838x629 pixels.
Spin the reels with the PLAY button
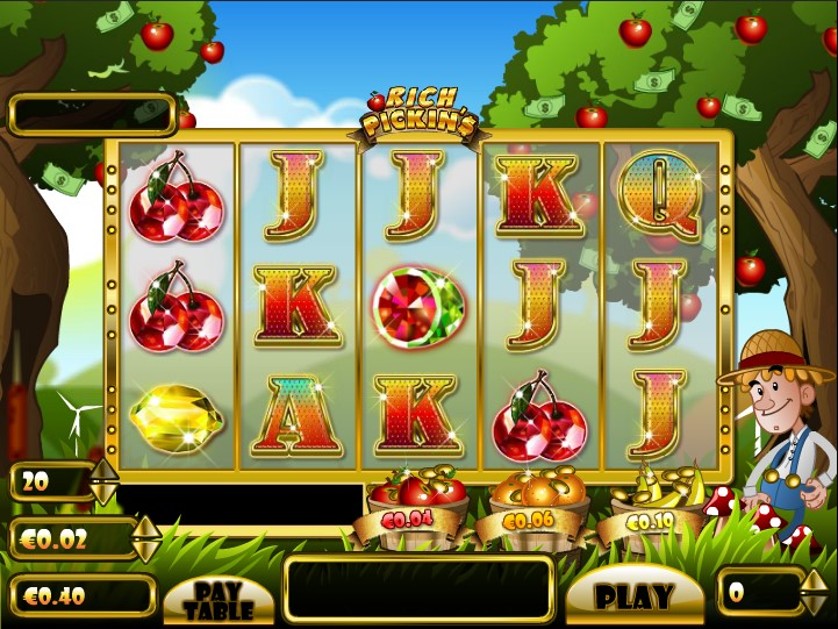pyautogui.click(x=634, y=596)
